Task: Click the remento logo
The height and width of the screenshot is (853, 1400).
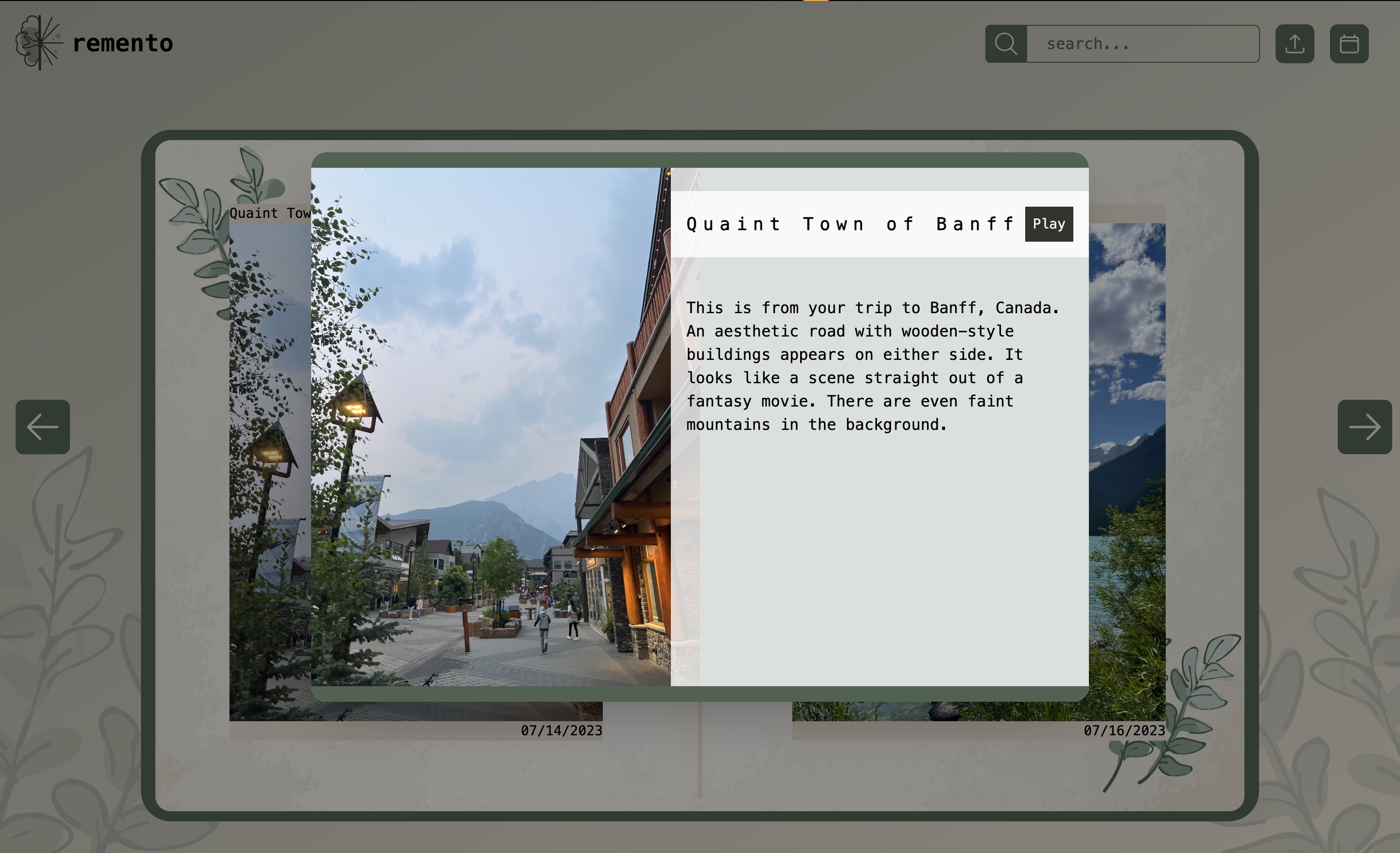Action: tap(94, 43)
